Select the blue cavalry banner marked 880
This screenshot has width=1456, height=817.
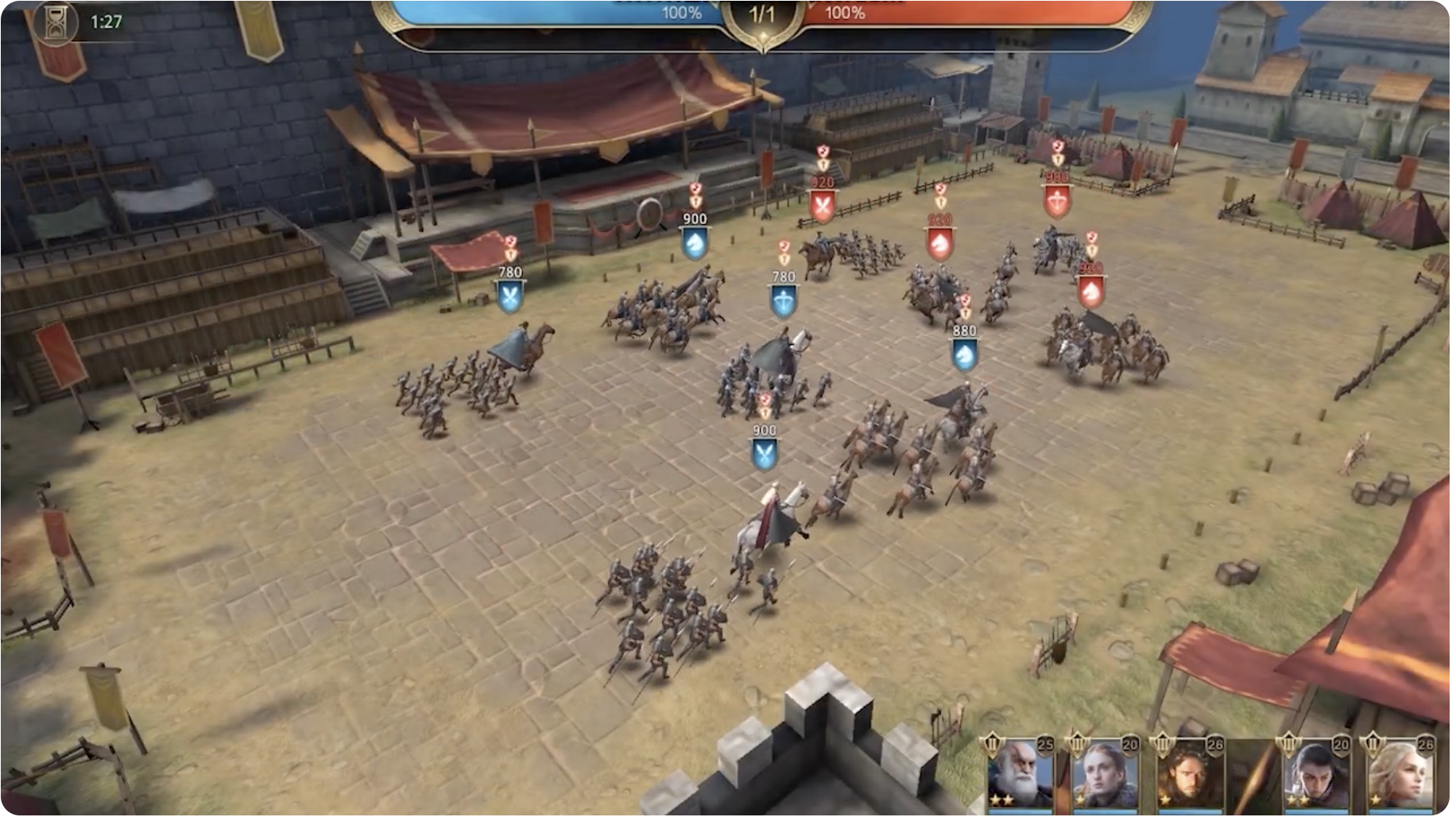click(964, 354)
